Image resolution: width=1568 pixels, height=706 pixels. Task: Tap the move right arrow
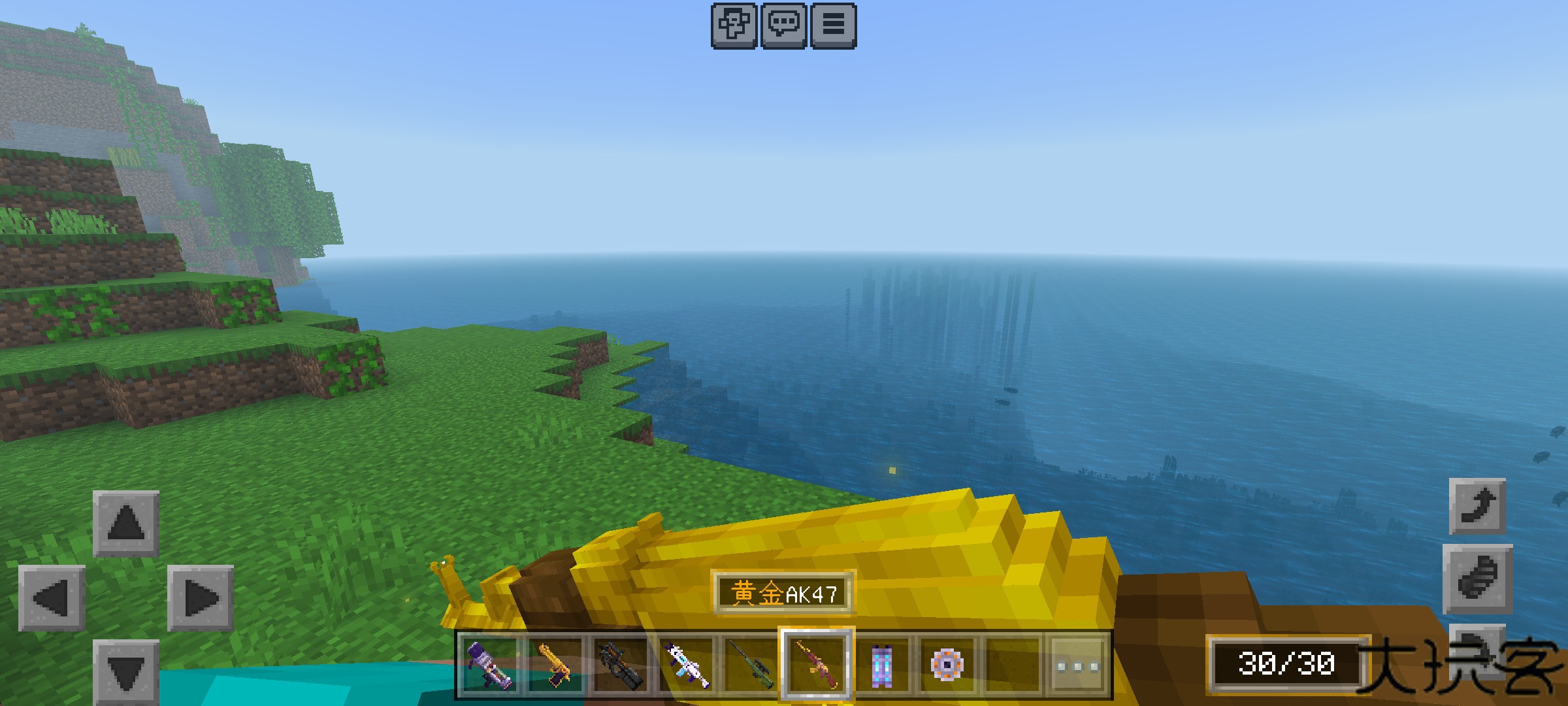(201, 597)
